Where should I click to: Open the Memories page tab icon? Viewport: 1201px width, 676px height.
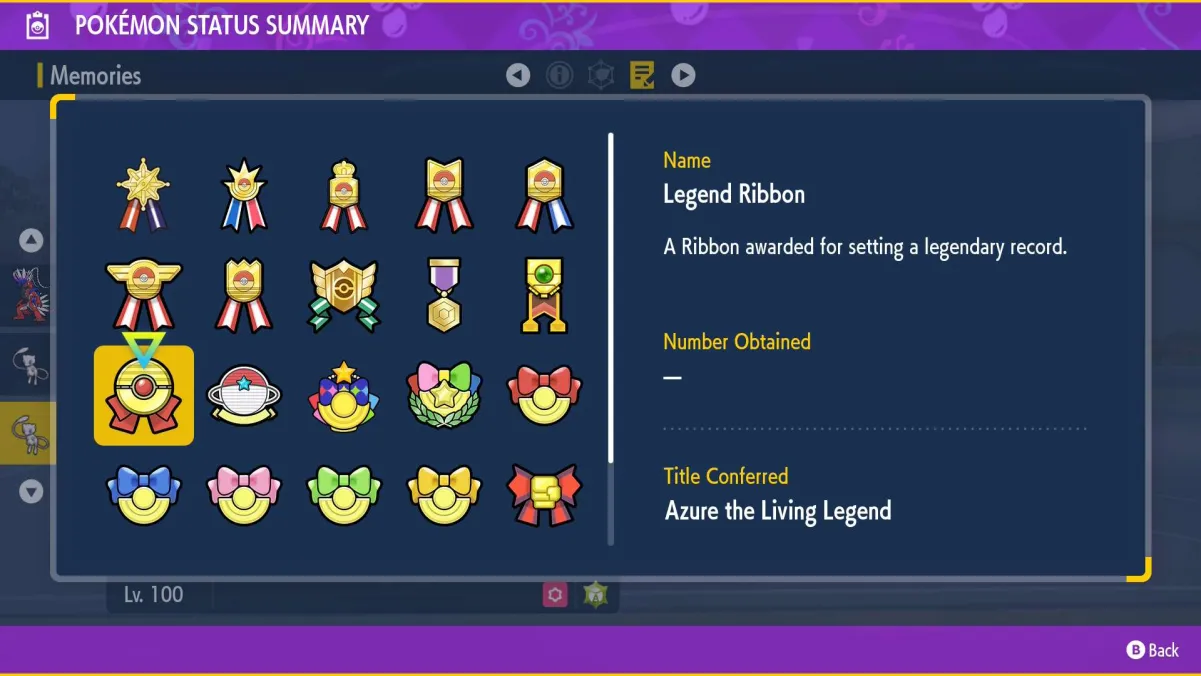point(642,75)
